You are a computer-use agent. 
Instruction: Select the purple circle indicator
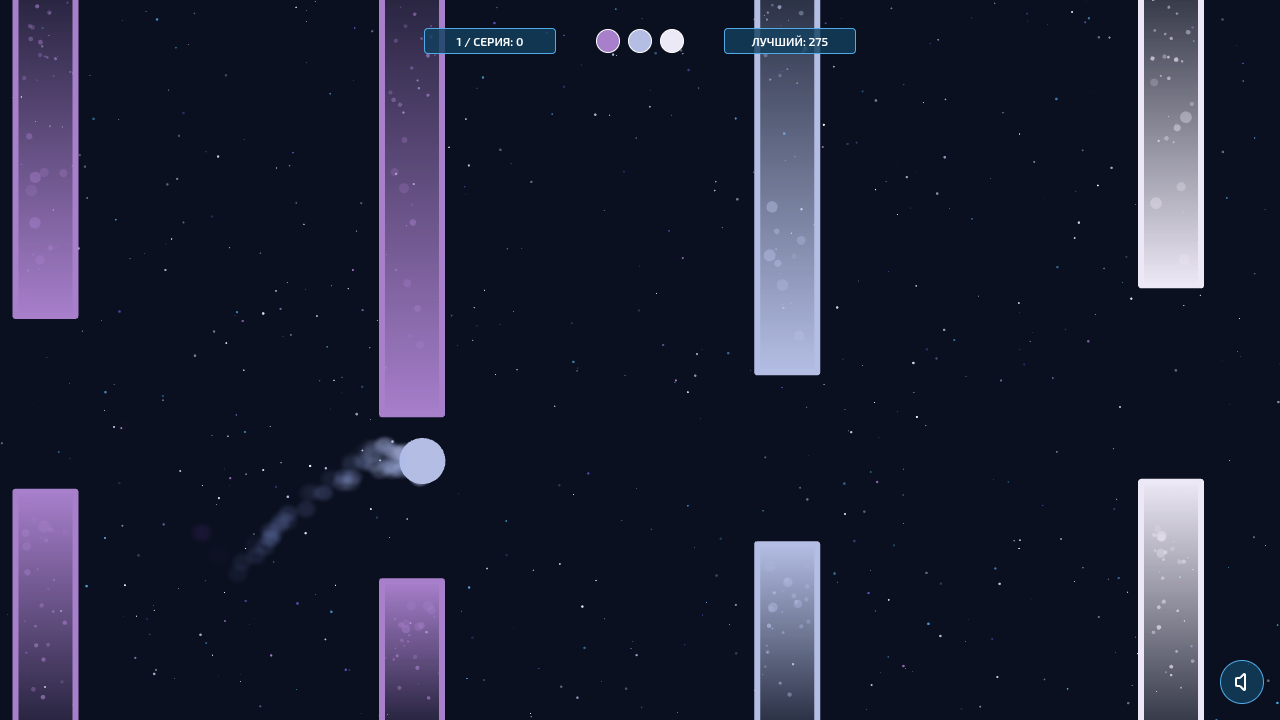pyautogui.click(x=608, y=41)
